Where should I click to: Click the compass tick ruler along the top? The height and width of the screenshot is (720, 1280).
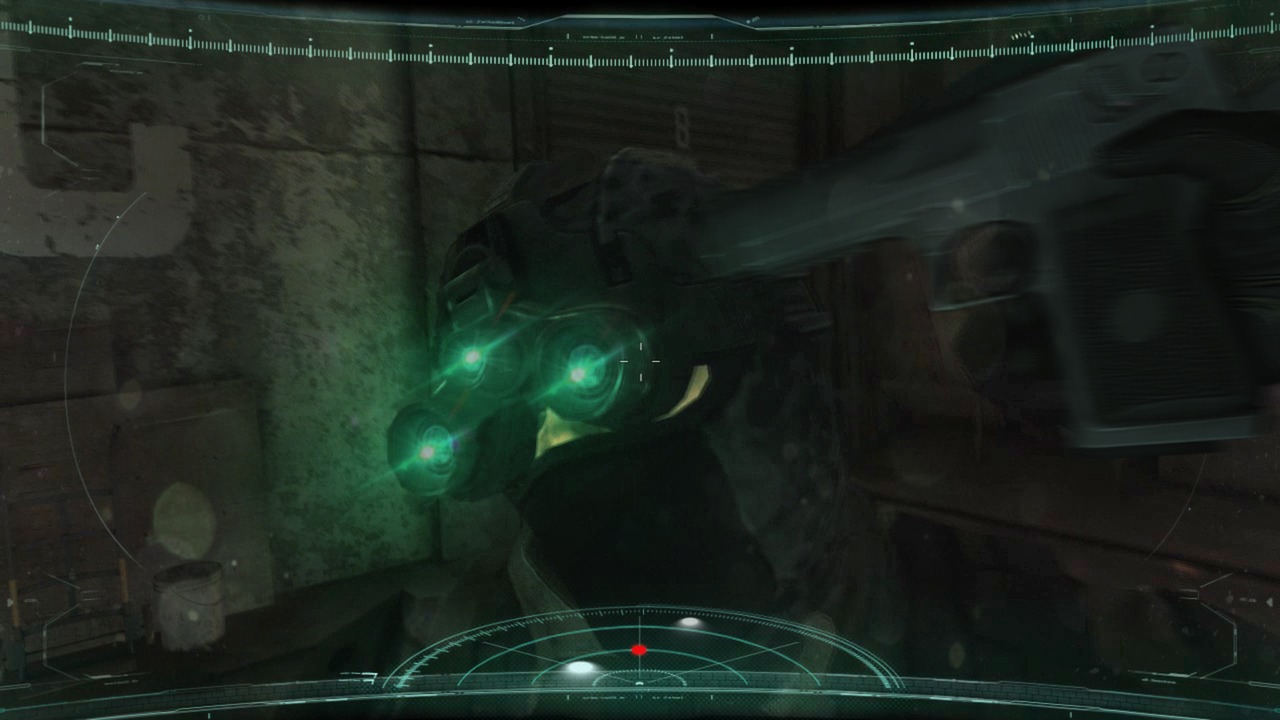tap(640, 48)
